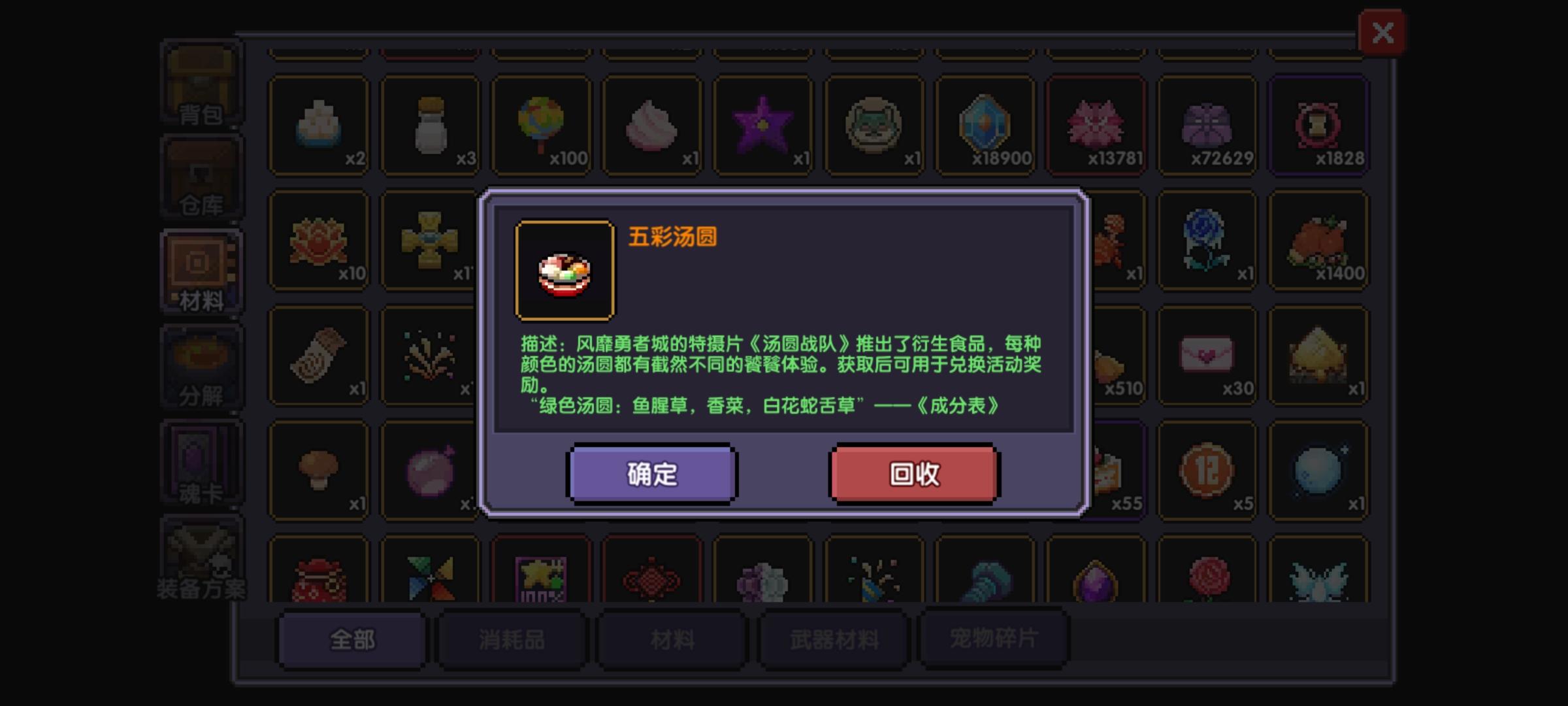This screenshot has width=1568, height=706.
Task: Open the 仓库 (warehouse) panel
Action: (200, 176)
